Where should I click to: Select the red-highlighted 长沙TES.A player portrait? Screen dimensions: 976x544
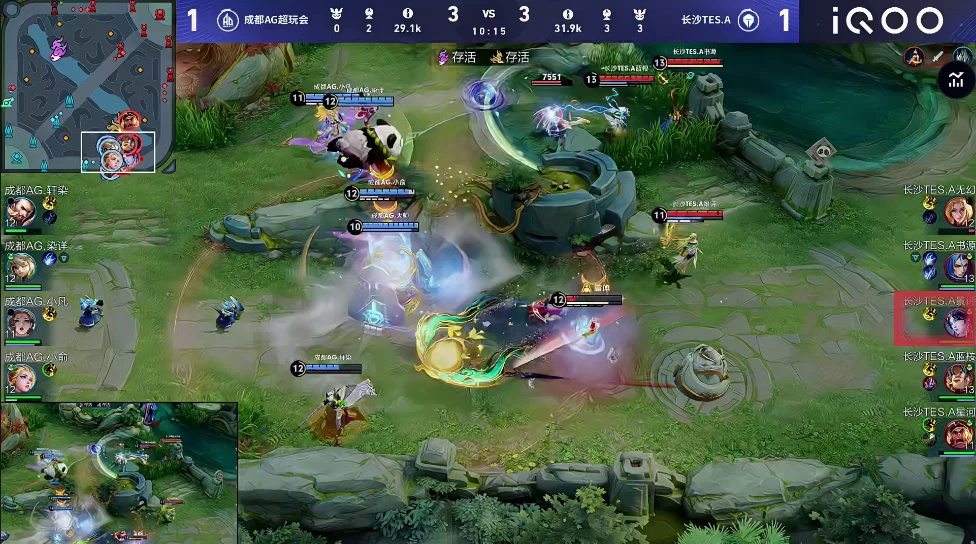pyautogui.click(x=957, y=321)
